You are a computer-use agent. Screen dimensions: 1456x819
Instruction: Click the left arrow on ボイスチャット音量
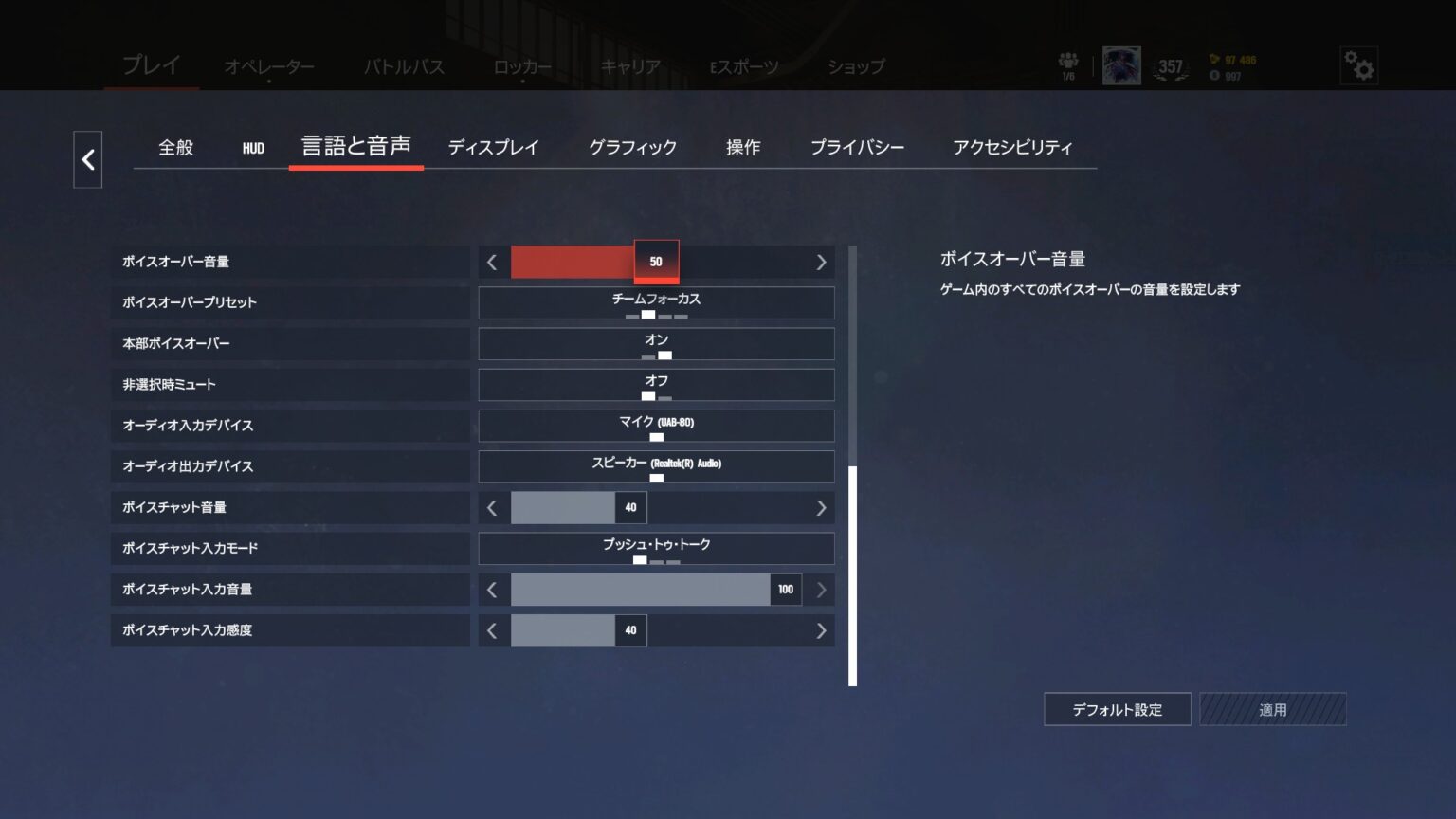click(x=493, y=508)
